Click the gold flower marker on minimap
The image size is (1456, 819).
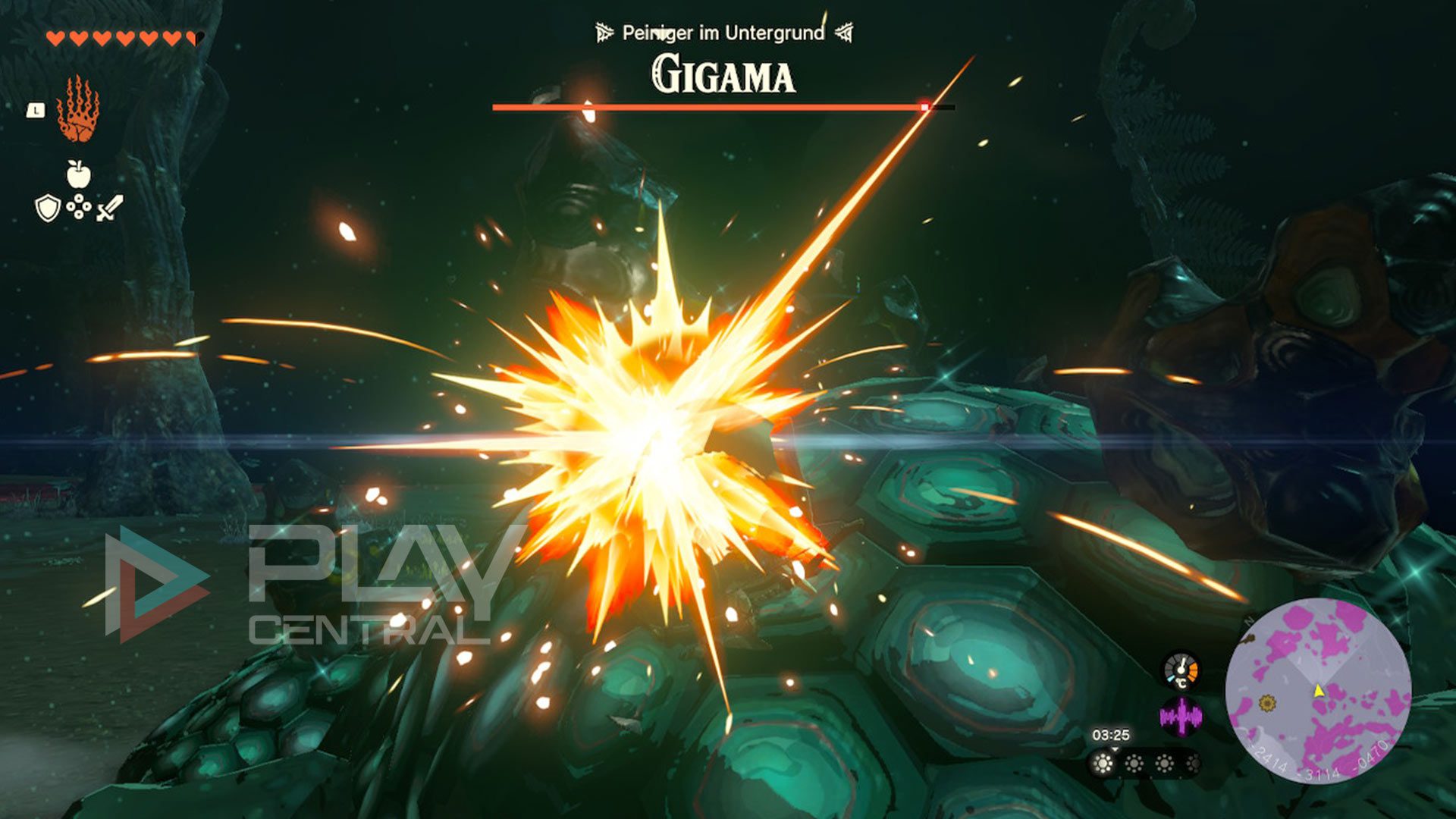[x=1266, y=704]
